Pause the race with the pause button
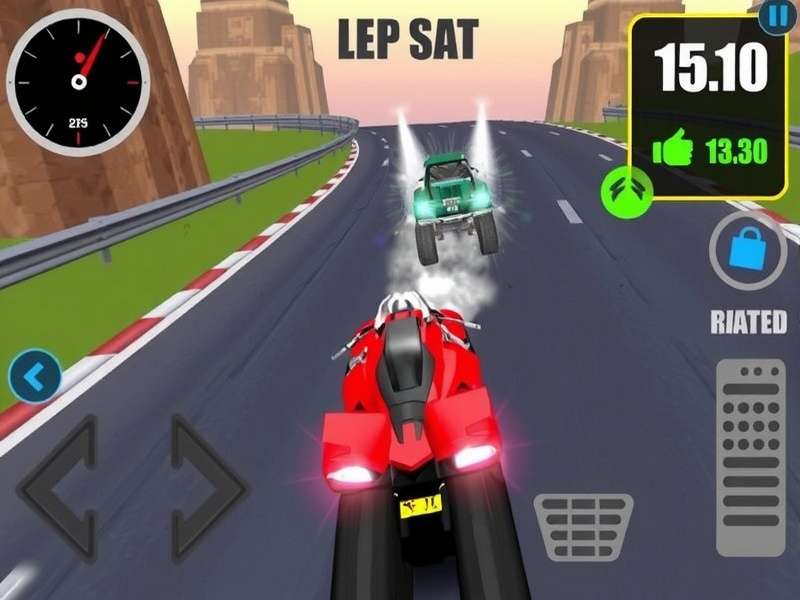Viewport: 800px width, 600px height. click(x=775, y=14)
